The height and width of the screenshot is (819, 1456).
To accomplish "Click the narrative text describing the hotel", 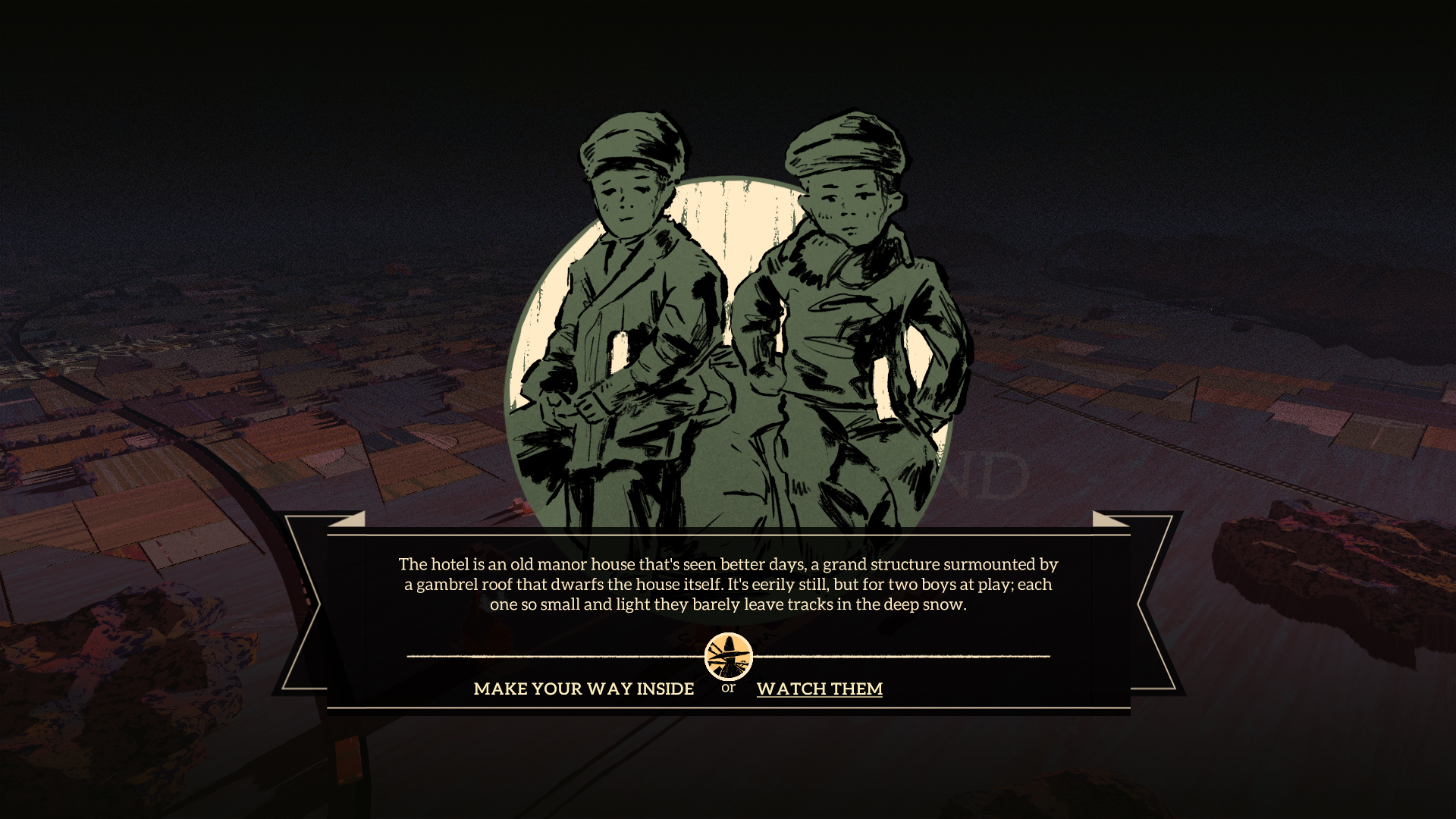I will point(726,585).
